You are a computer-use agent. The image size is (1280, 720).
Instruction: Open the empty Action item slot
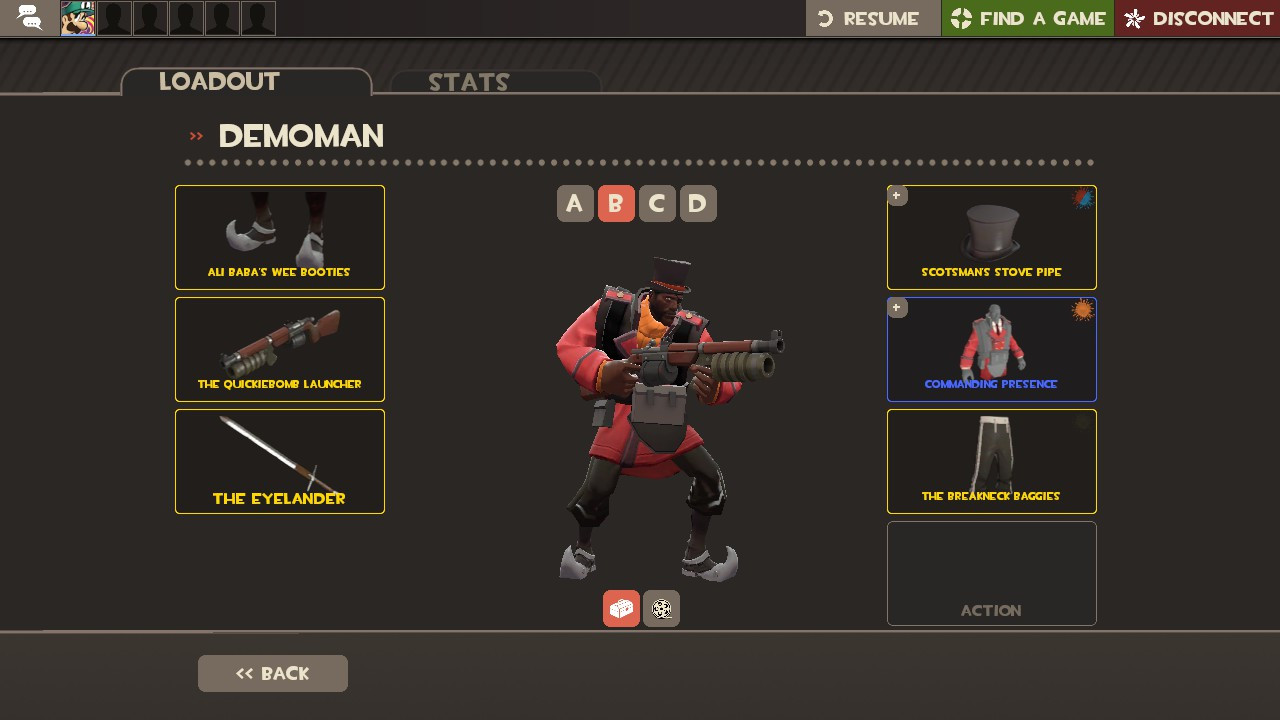click(x=991, y=573)
